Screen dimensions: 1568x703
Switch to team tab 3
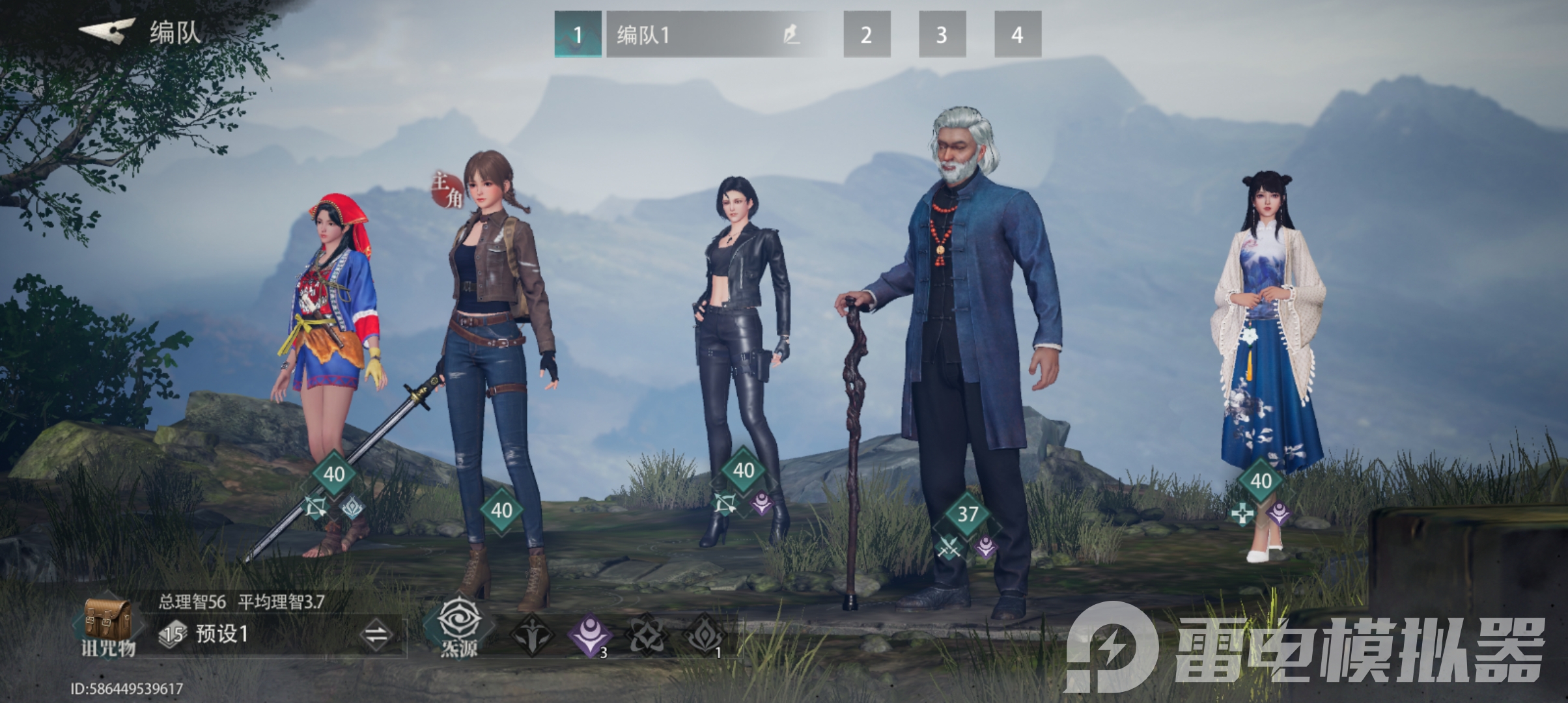pos(942,34)
